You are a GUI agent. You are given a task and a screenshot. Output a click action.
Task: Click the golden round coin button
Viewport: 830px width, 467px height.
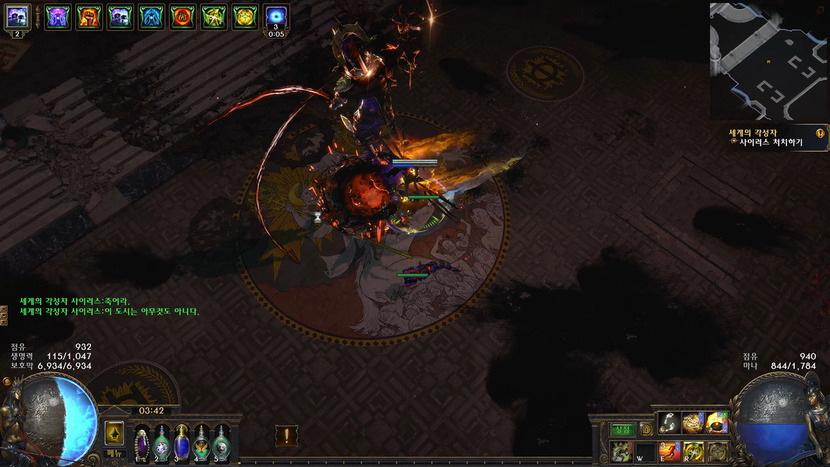point(645,429)
